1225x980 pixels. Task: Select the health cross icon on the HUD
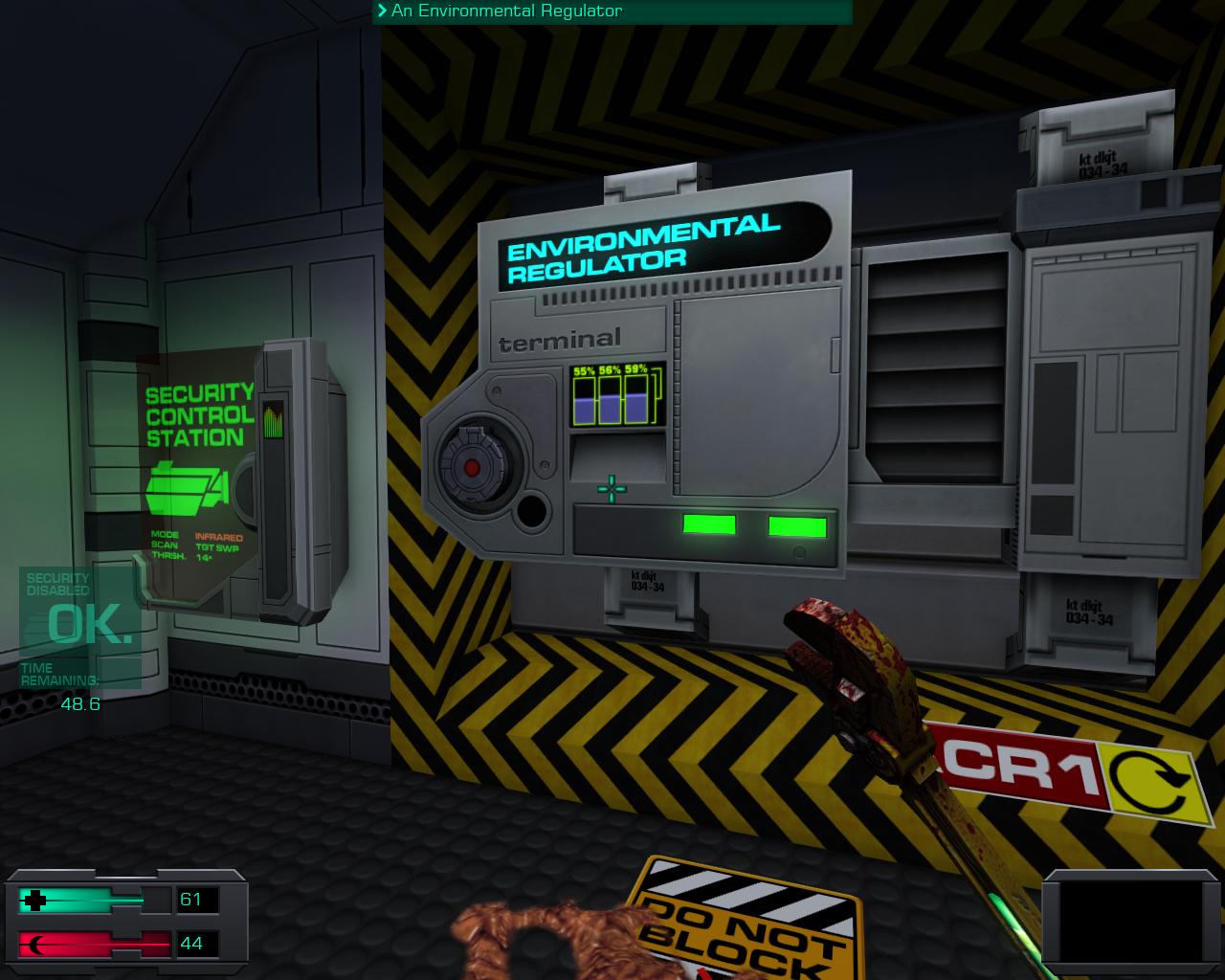(37, 900)
